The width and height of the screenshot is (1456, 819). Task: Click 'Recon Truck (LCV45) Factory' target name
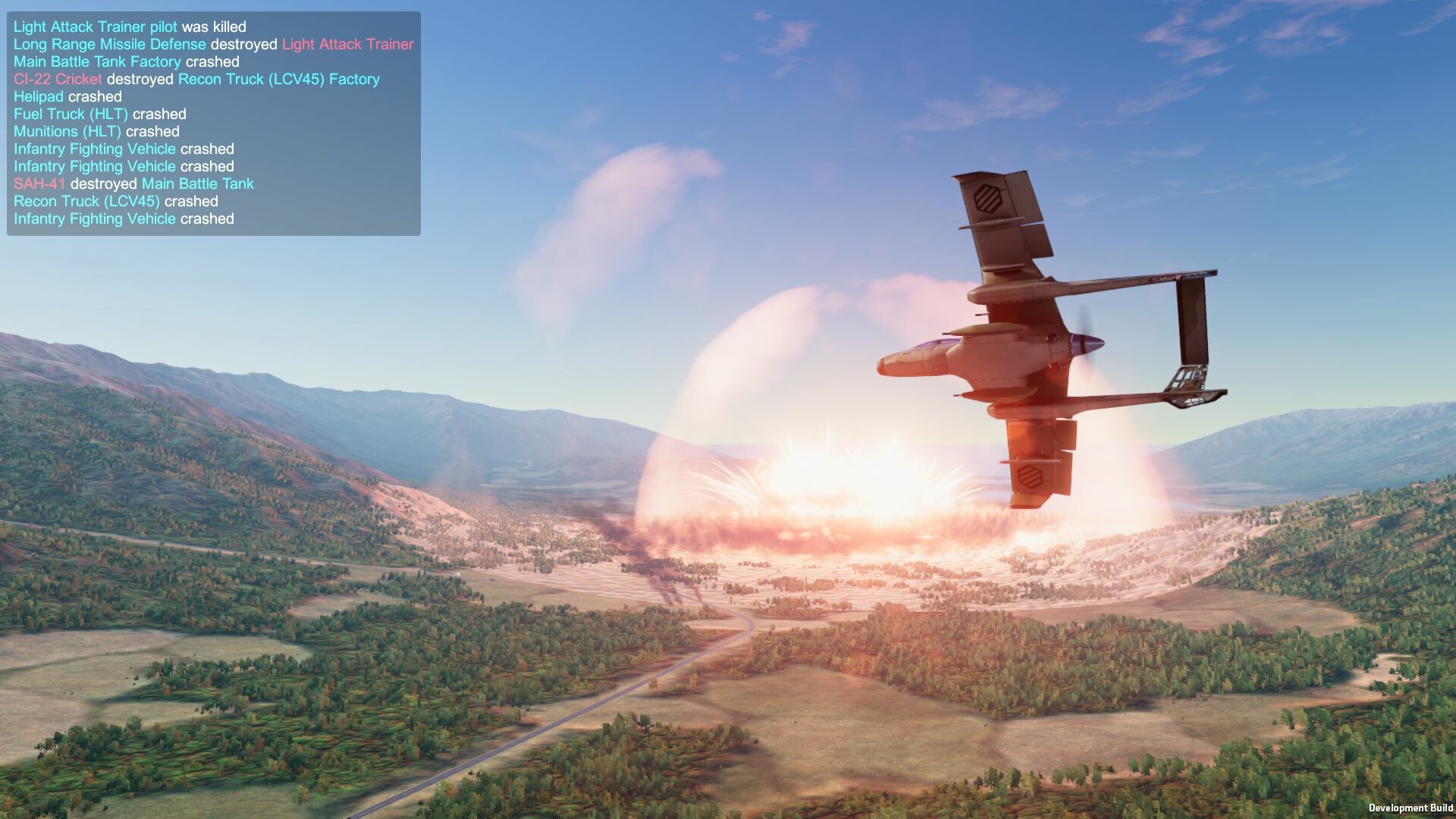pyautogui.click(x=278, y=79)
